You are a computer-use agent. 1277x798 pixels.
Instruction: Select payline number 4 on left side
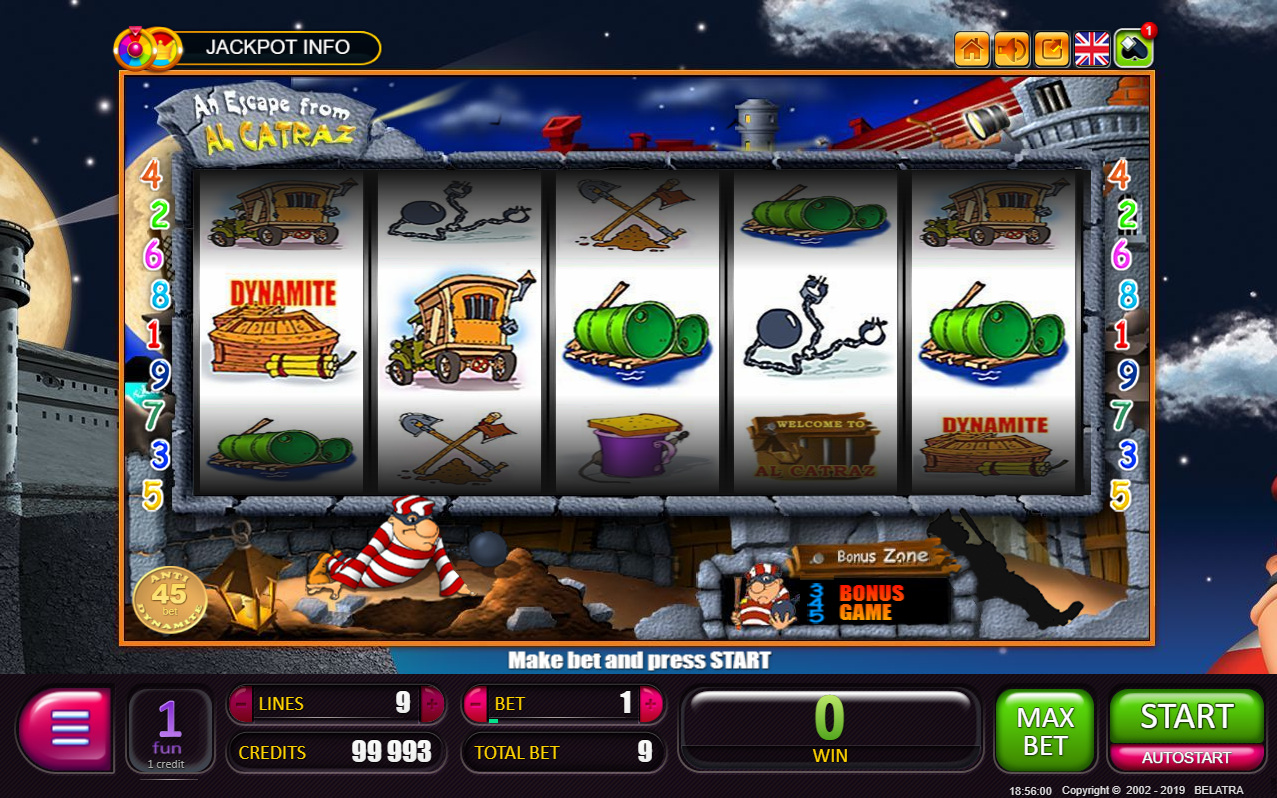[152, 175]
